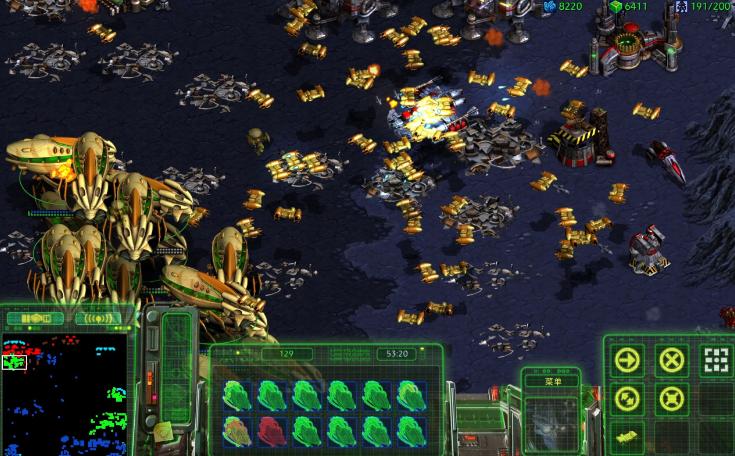
Task: Activate the Hold Position command
Action: 671,399
